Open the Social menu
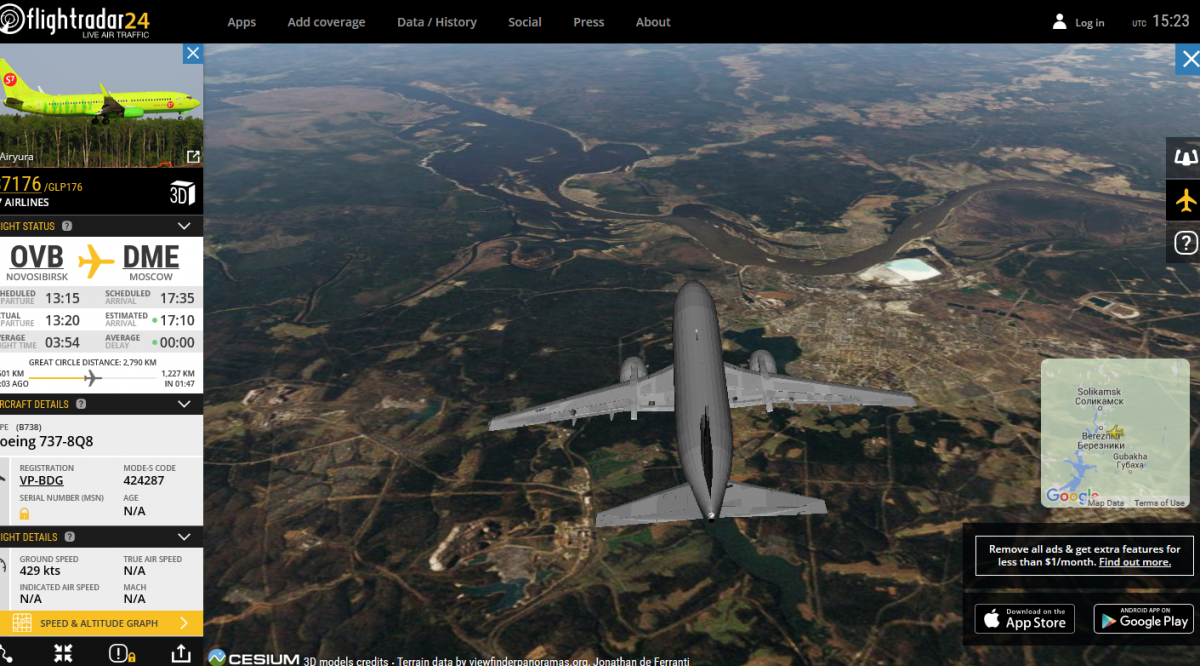 tap(524, 22)
